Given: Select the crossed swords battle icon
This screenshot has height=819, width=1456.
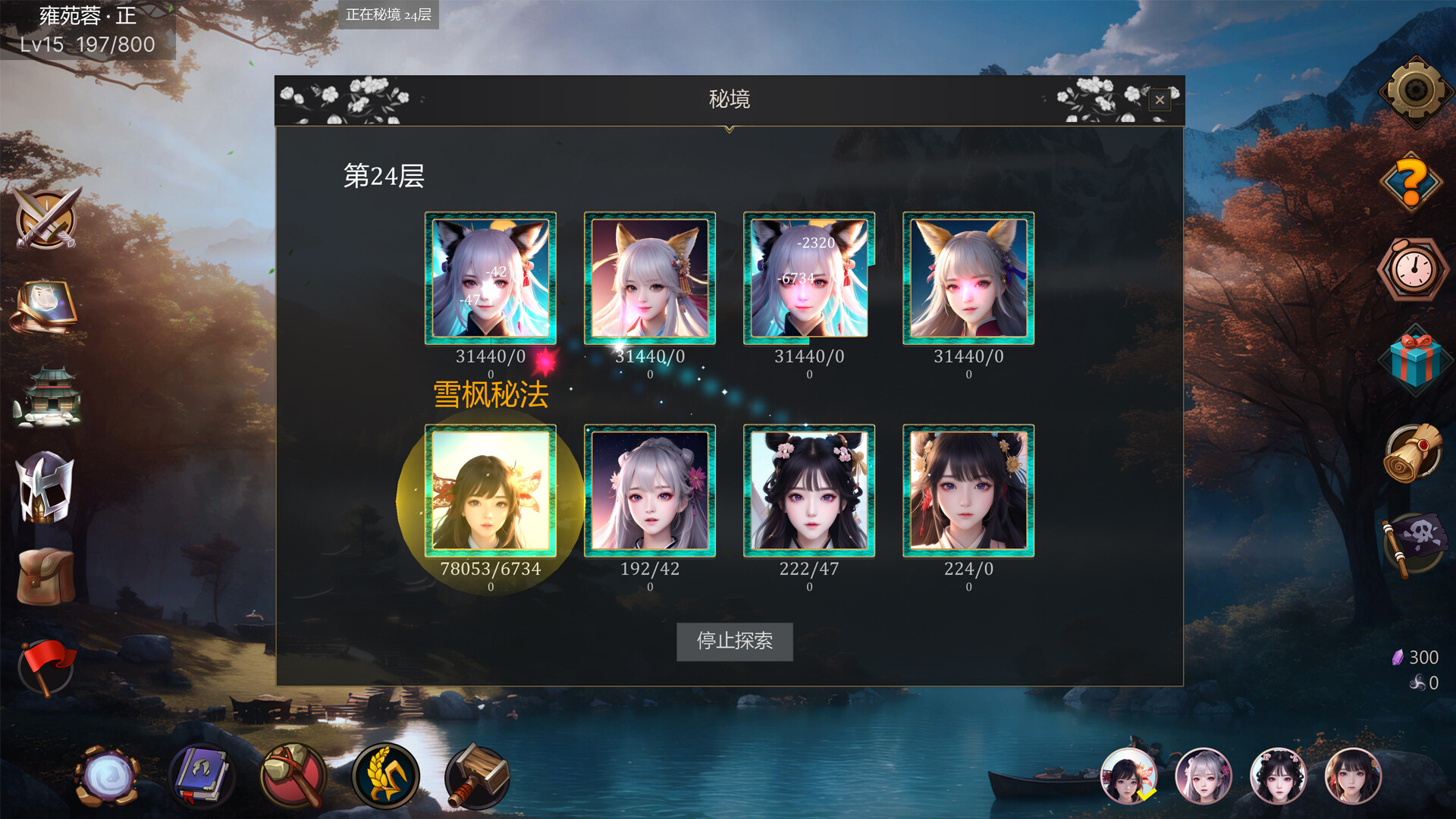Looking at the screenshot, I should [x=45, y=221].
